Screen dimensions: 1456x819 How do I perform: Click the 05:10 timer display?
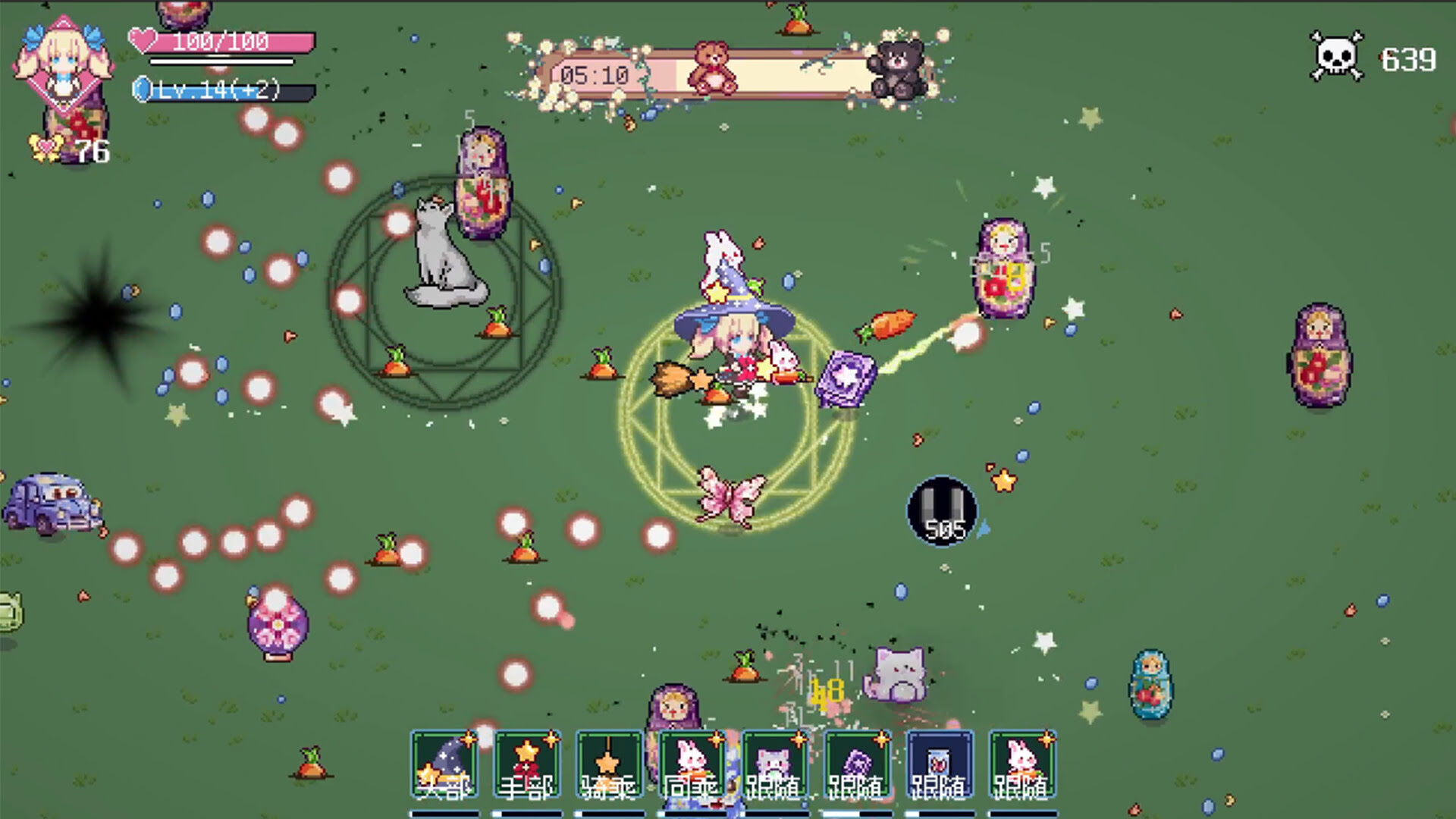595,74
